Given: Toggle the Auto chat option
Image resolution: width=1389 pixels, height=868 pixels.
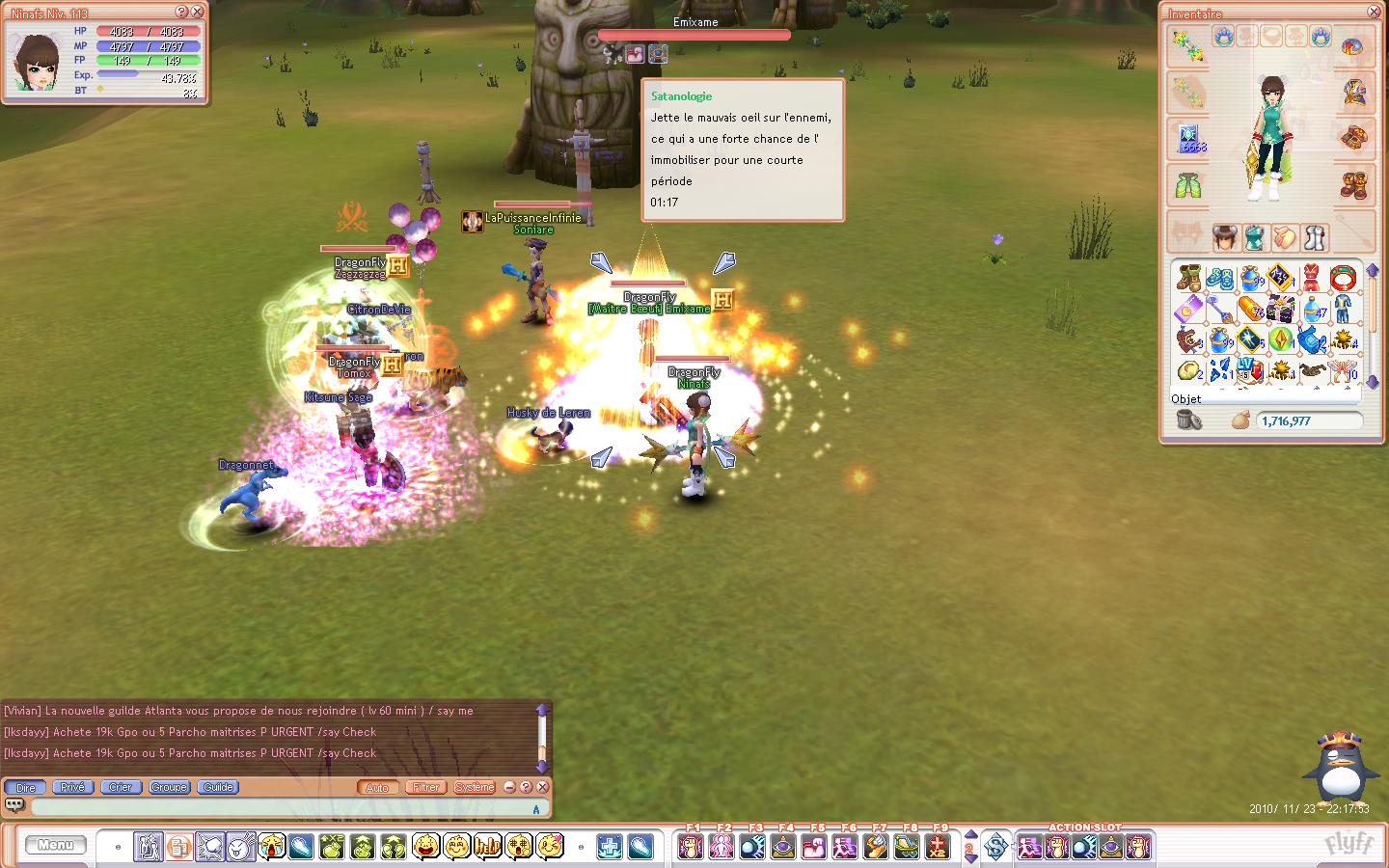Looking at the screenshot, I should coord(377,787).
